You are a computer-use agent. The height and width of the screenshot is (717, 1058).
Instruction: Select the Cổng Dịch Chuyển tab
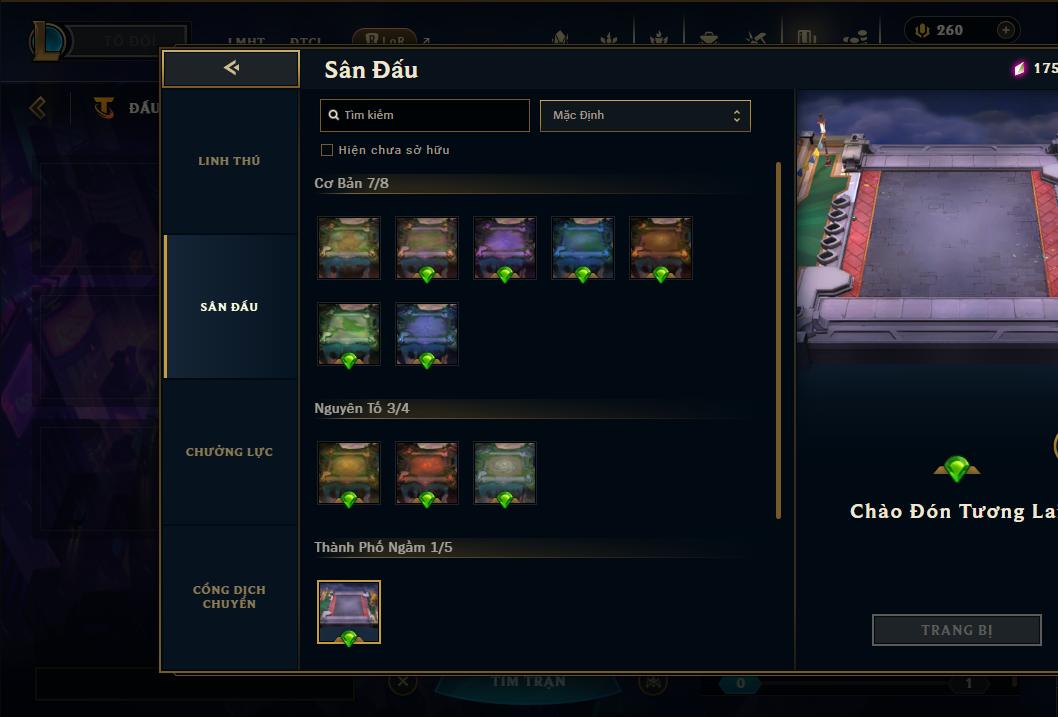229,597
